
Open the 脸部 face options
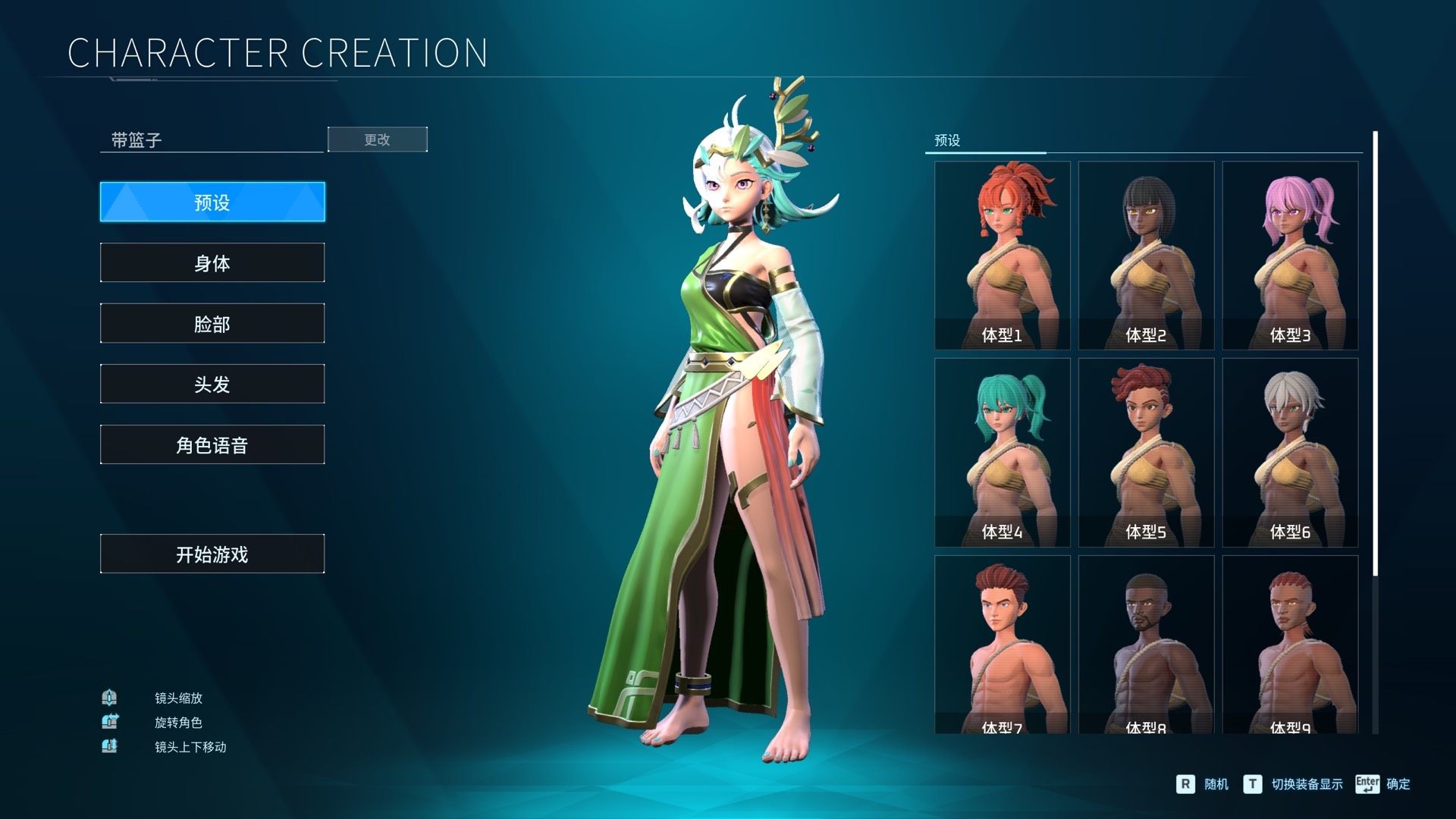pyautogui.click(x=212, y=323)
